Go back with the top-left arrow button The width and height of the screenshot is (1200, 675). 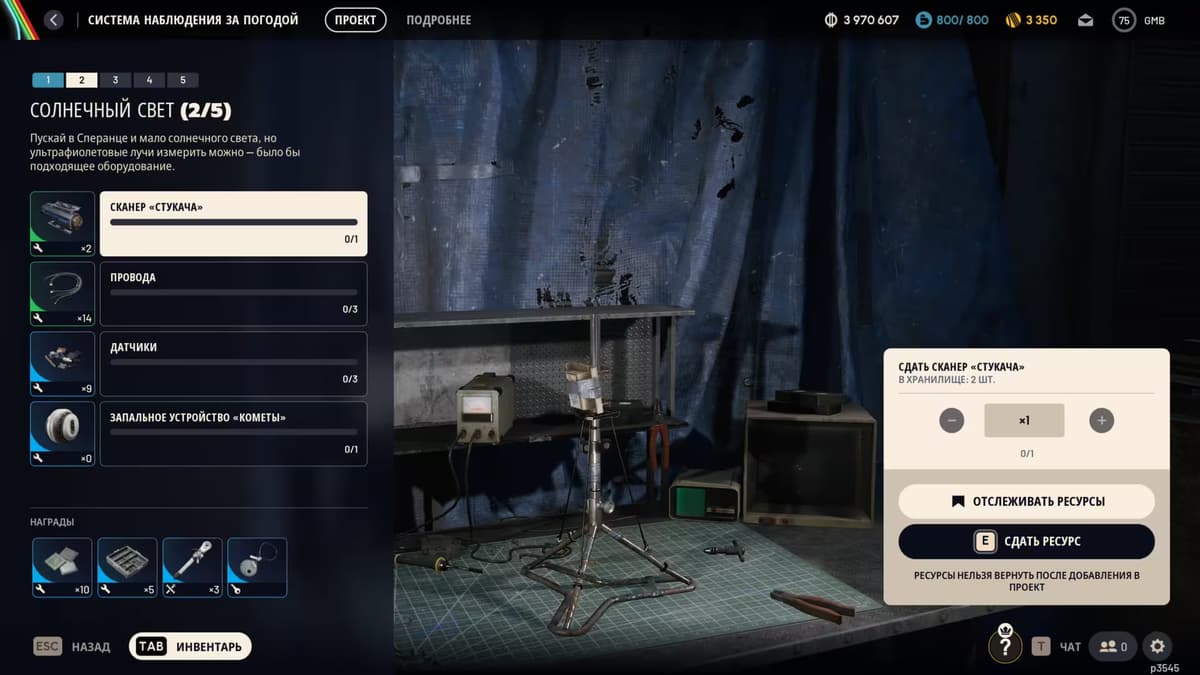point(54,20)
